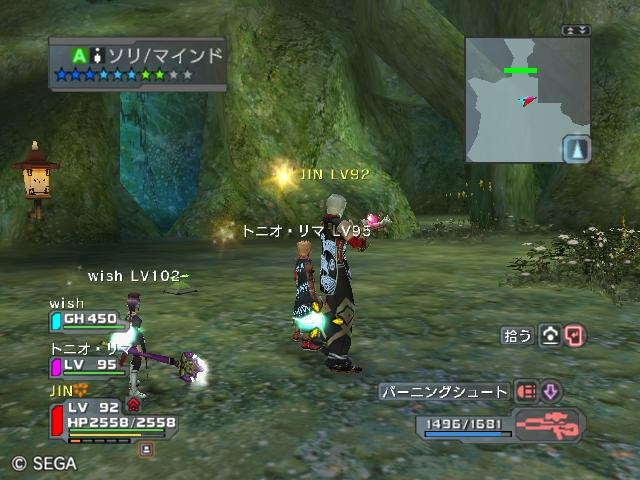Click the red chevron buff icon
The height and width of the screenshot is (480, 640).
coord(133,405)
